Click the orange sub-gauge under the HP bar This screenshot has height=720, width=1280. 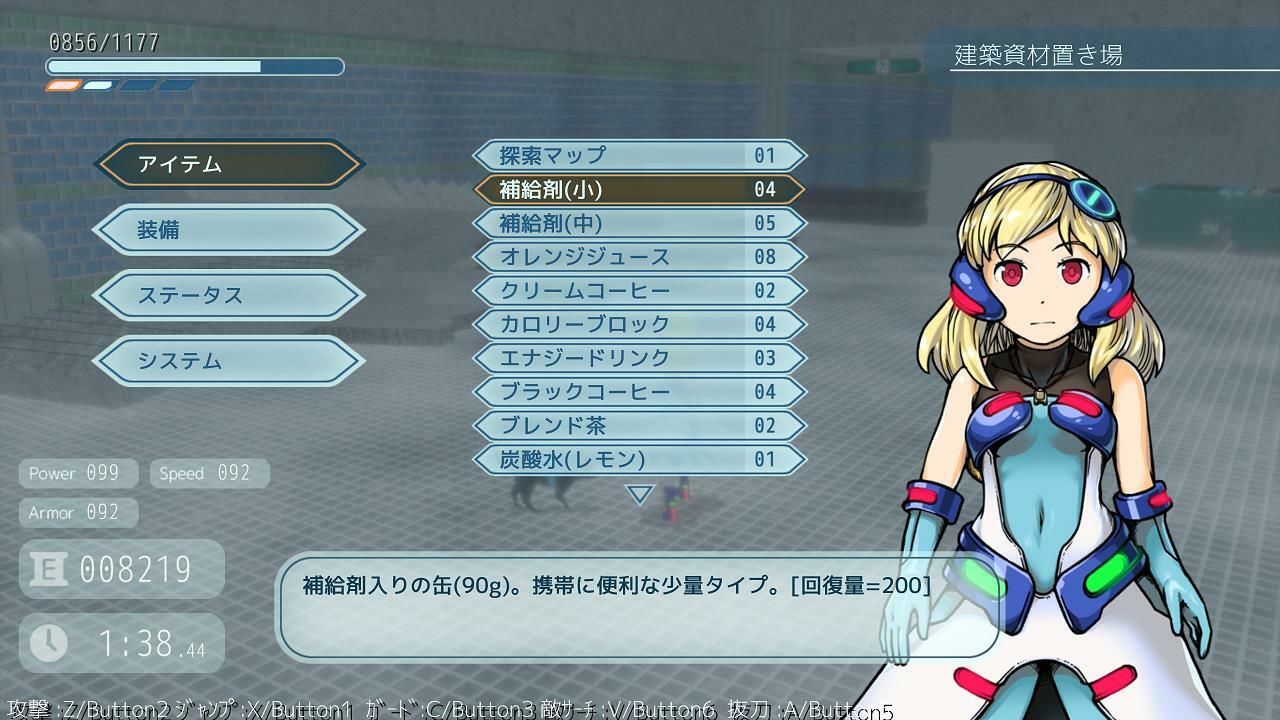pyautogui.click(x=64, y=86)
